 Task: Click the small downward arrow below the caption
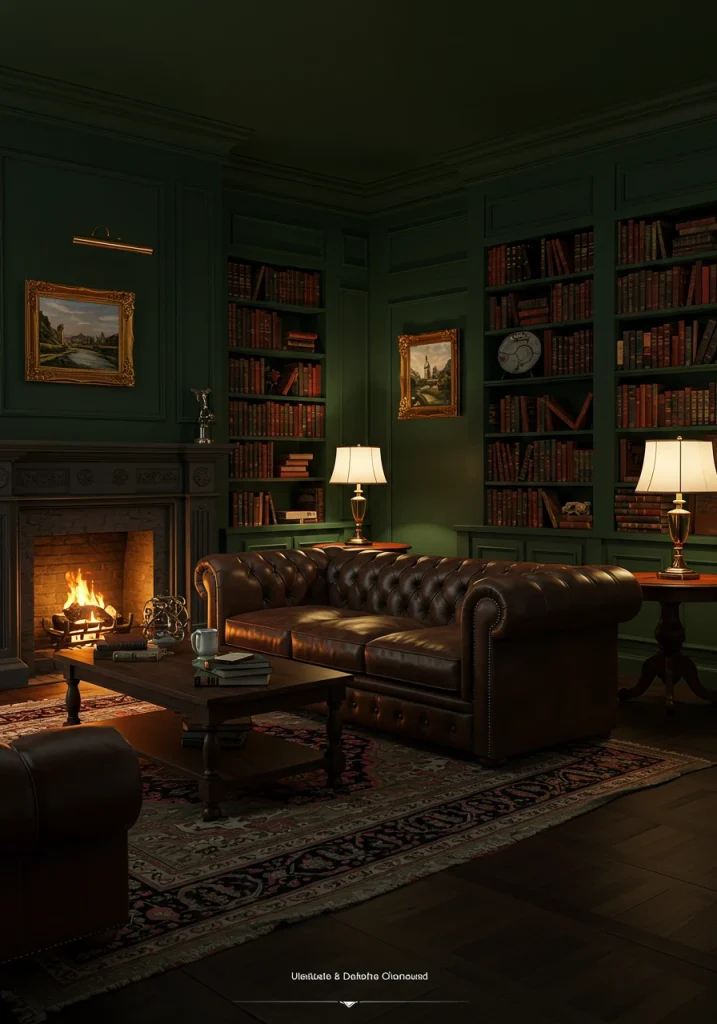(x=348, y=1003)
